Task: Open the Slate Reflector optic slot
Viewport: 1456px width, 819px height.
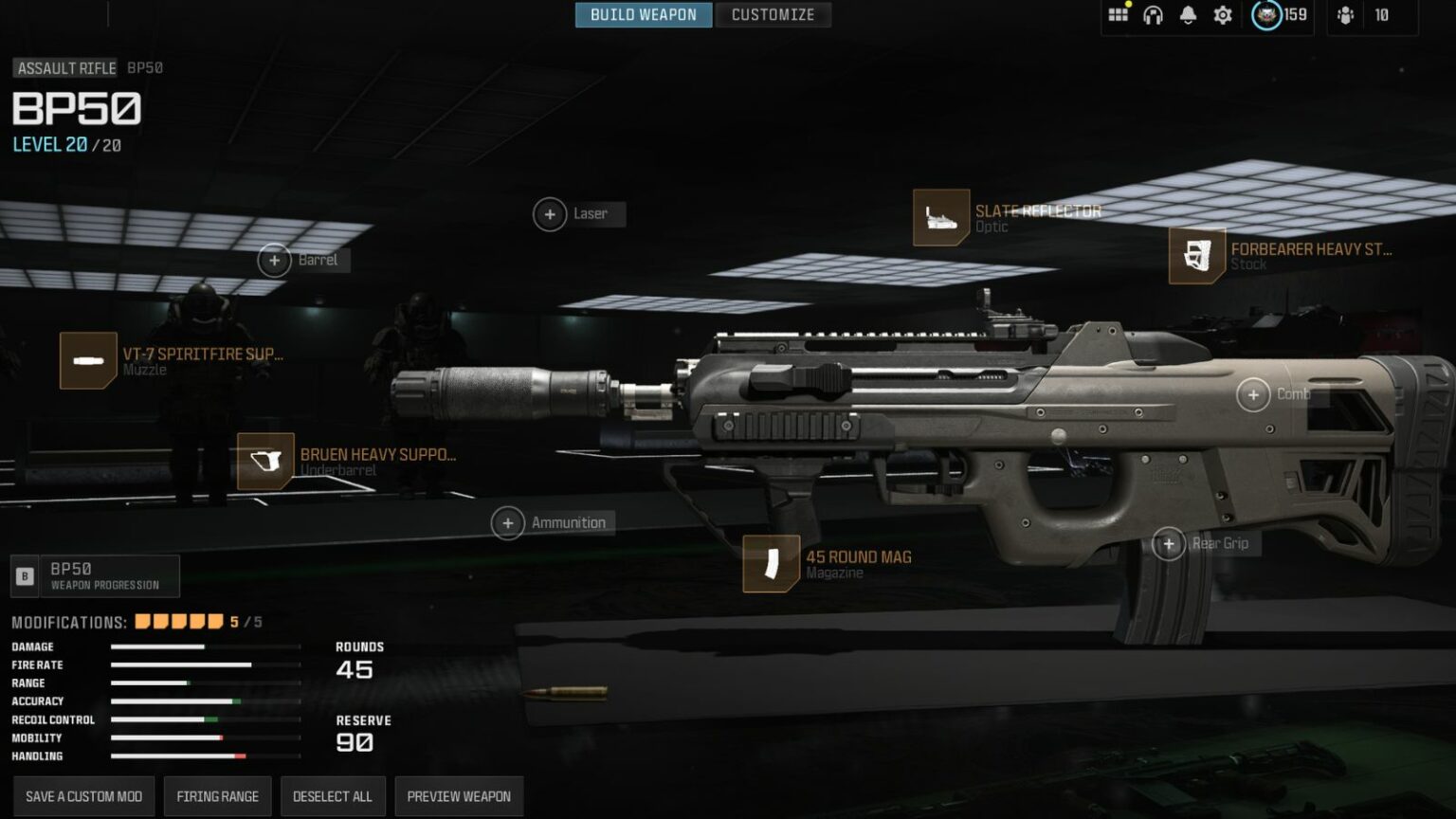Action: pos(941,218)
